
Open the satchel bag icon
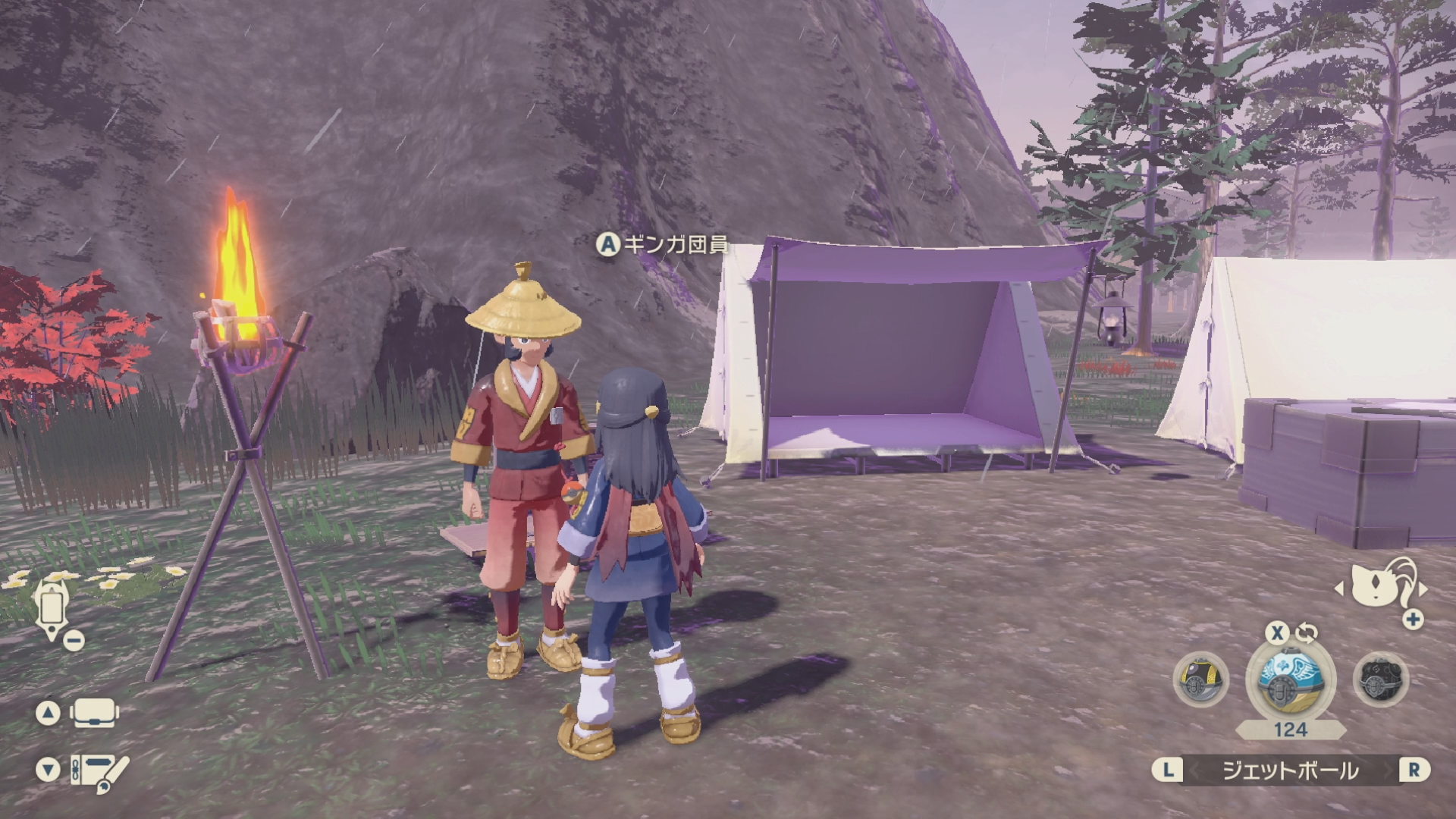click(x=94, y=713)
